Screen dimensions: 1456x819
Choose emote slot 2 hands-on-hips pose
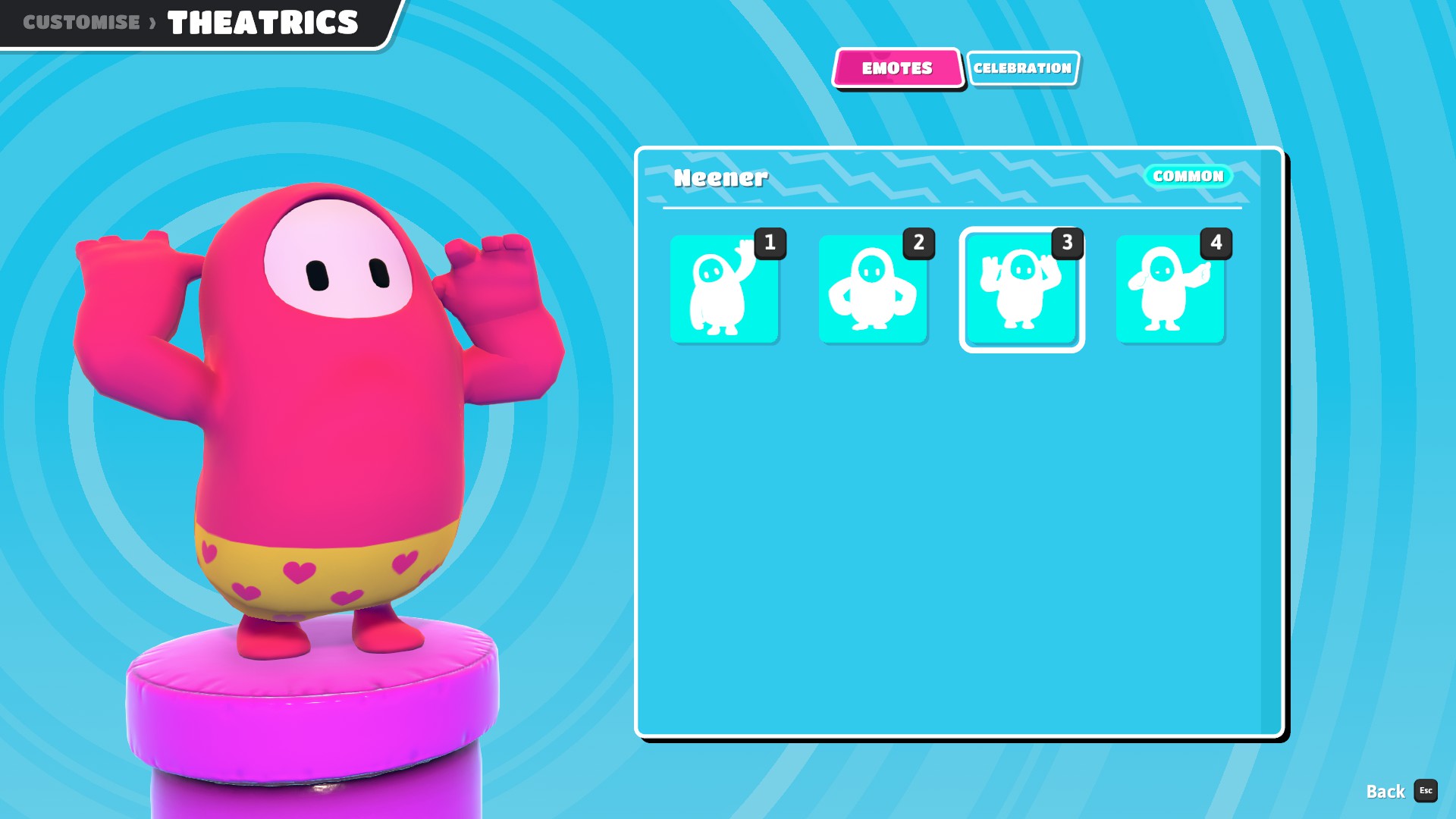(x=873, y=290)
